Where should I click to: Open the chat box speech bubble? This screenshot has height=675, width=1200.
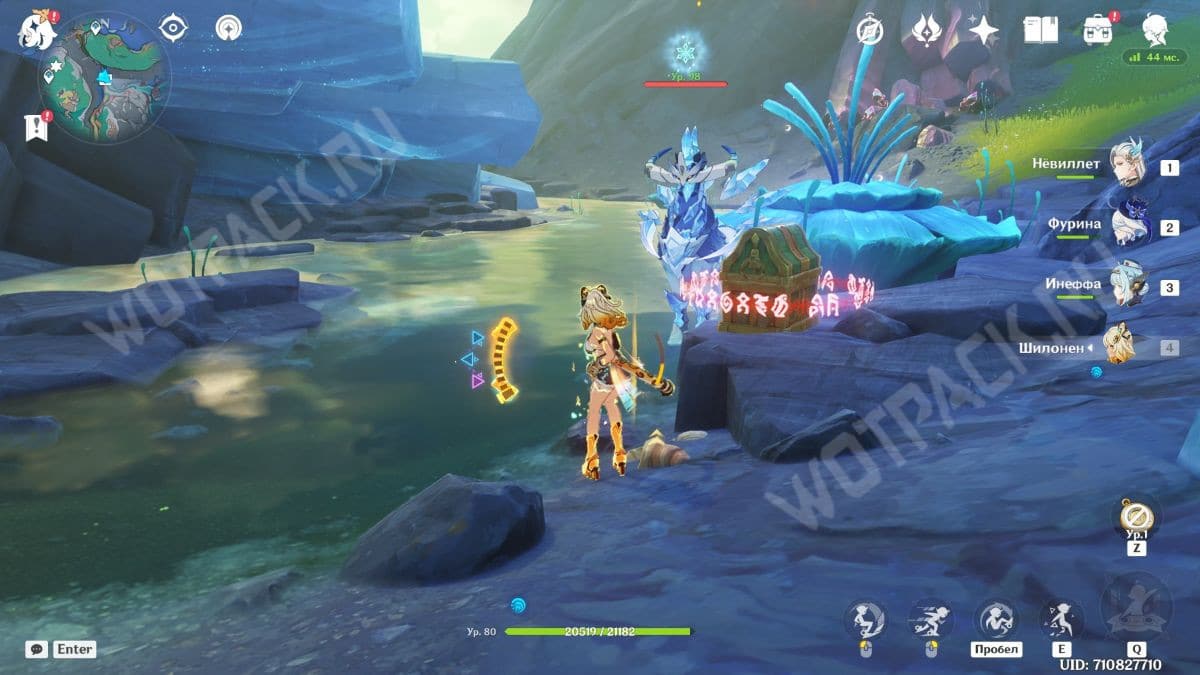tap(37, 649)
